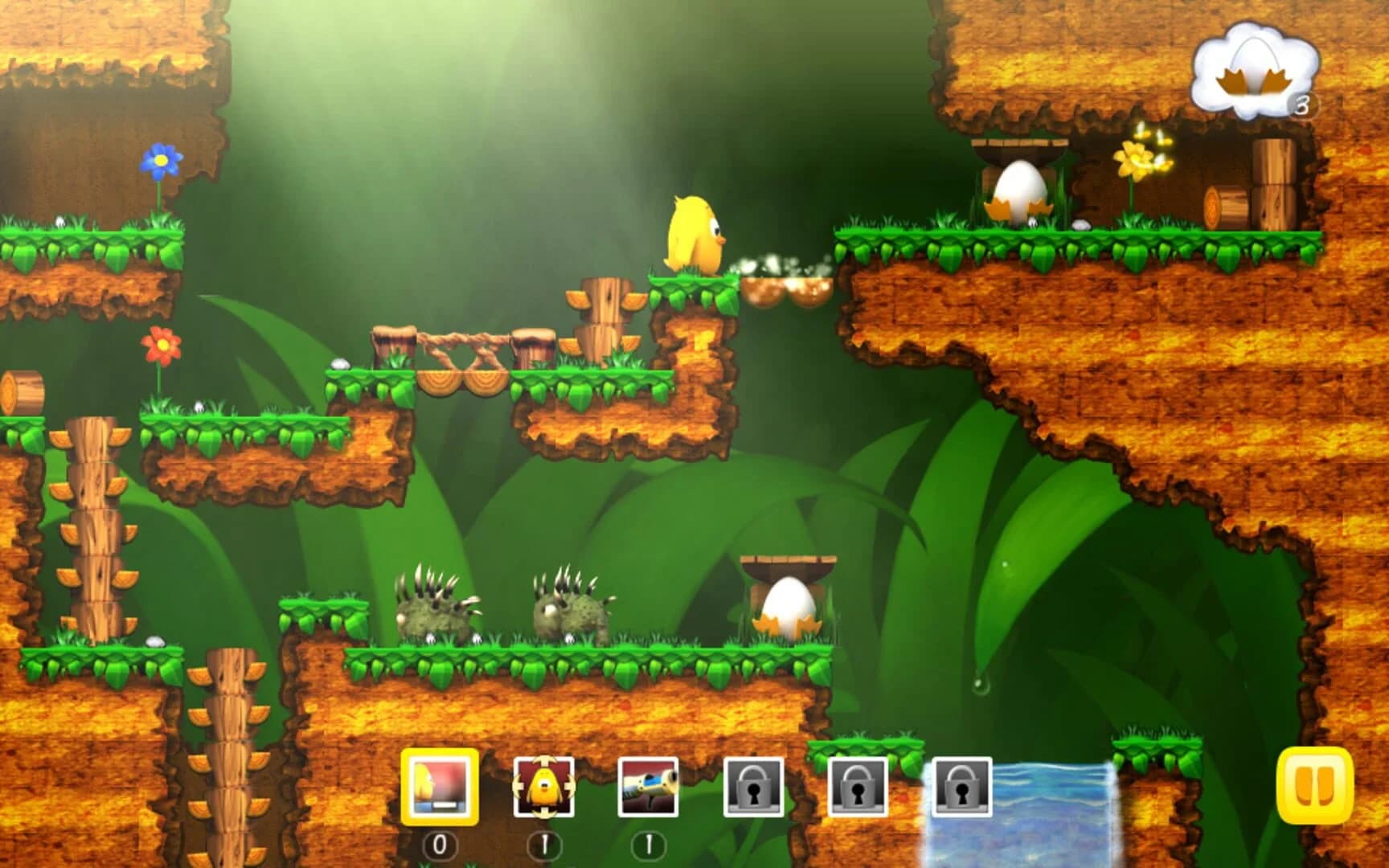Click the 1 counter under the Telewarp tool
The image size is (1389, 868).
pyautogui.click(x=545, y=844)
